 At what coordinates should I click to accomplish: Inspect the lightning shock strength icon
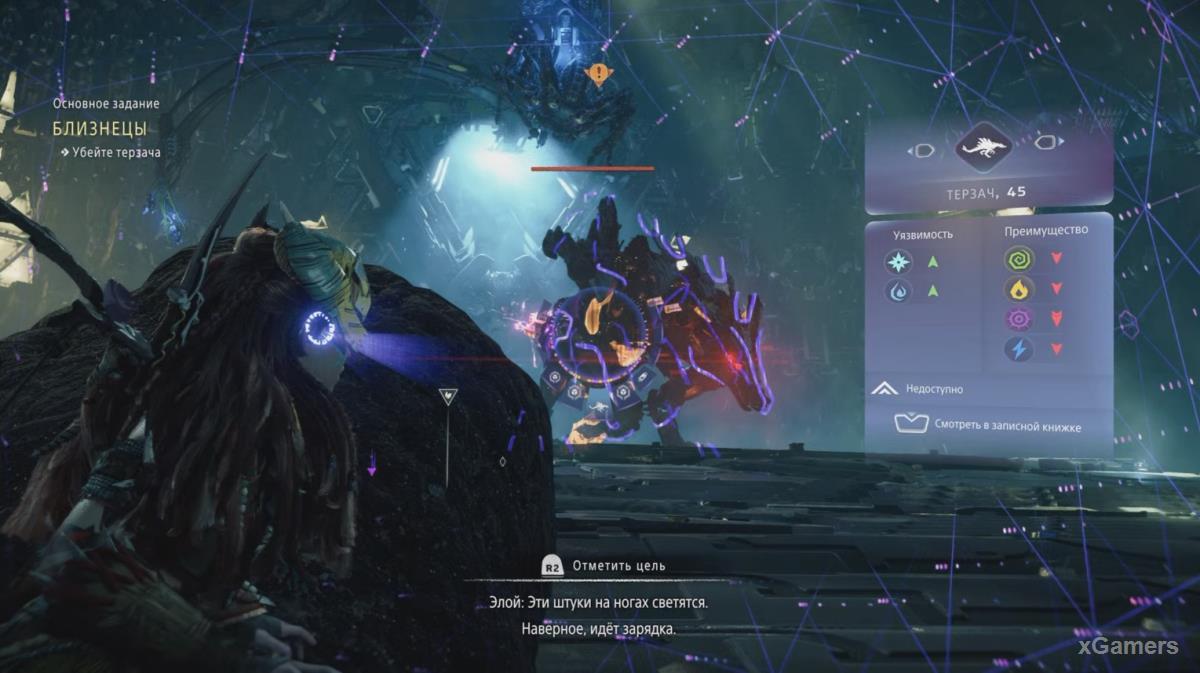click(x=1018, y=349)
